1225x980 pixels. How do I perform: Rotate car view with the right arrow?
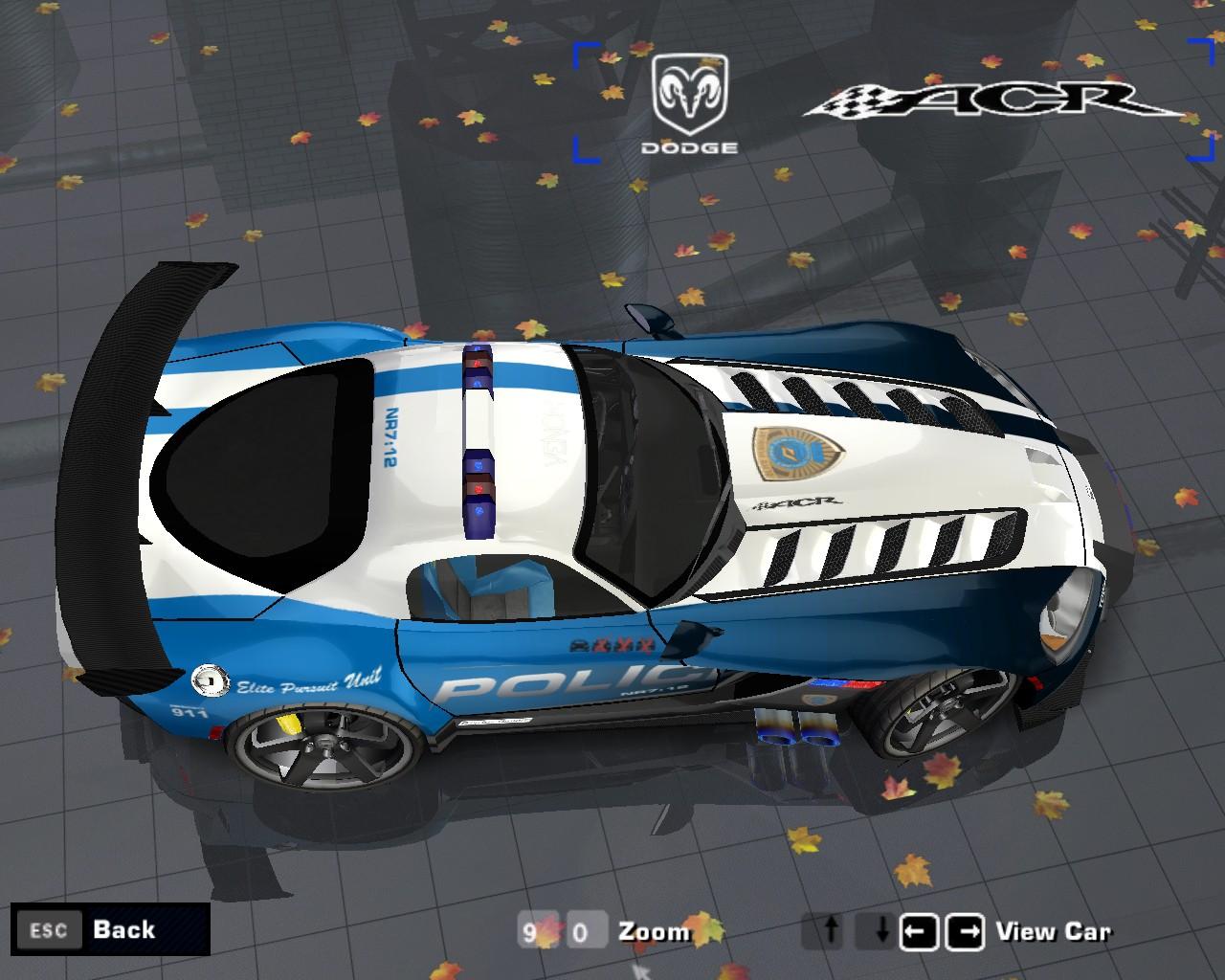pyautogui.click(x=966, y=931)
